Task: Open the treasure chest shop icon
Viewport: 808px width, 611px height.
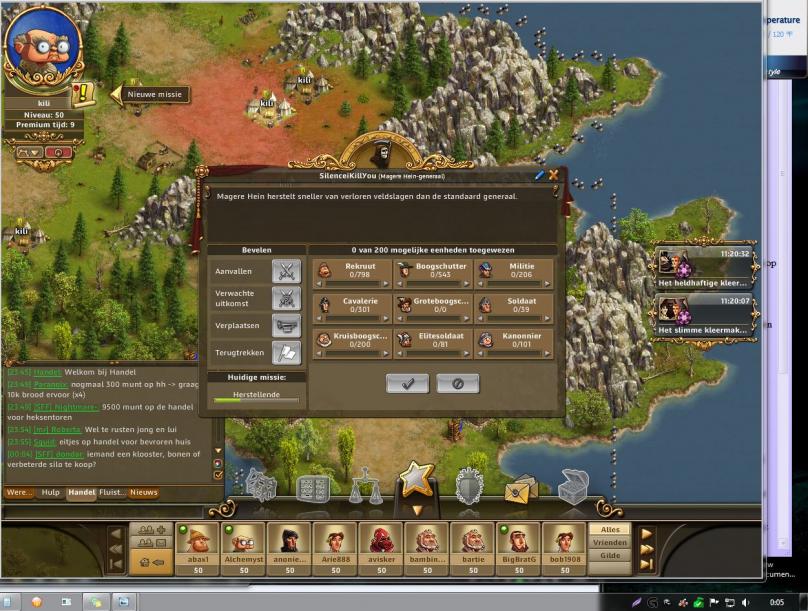Action: tap(573, 487)
